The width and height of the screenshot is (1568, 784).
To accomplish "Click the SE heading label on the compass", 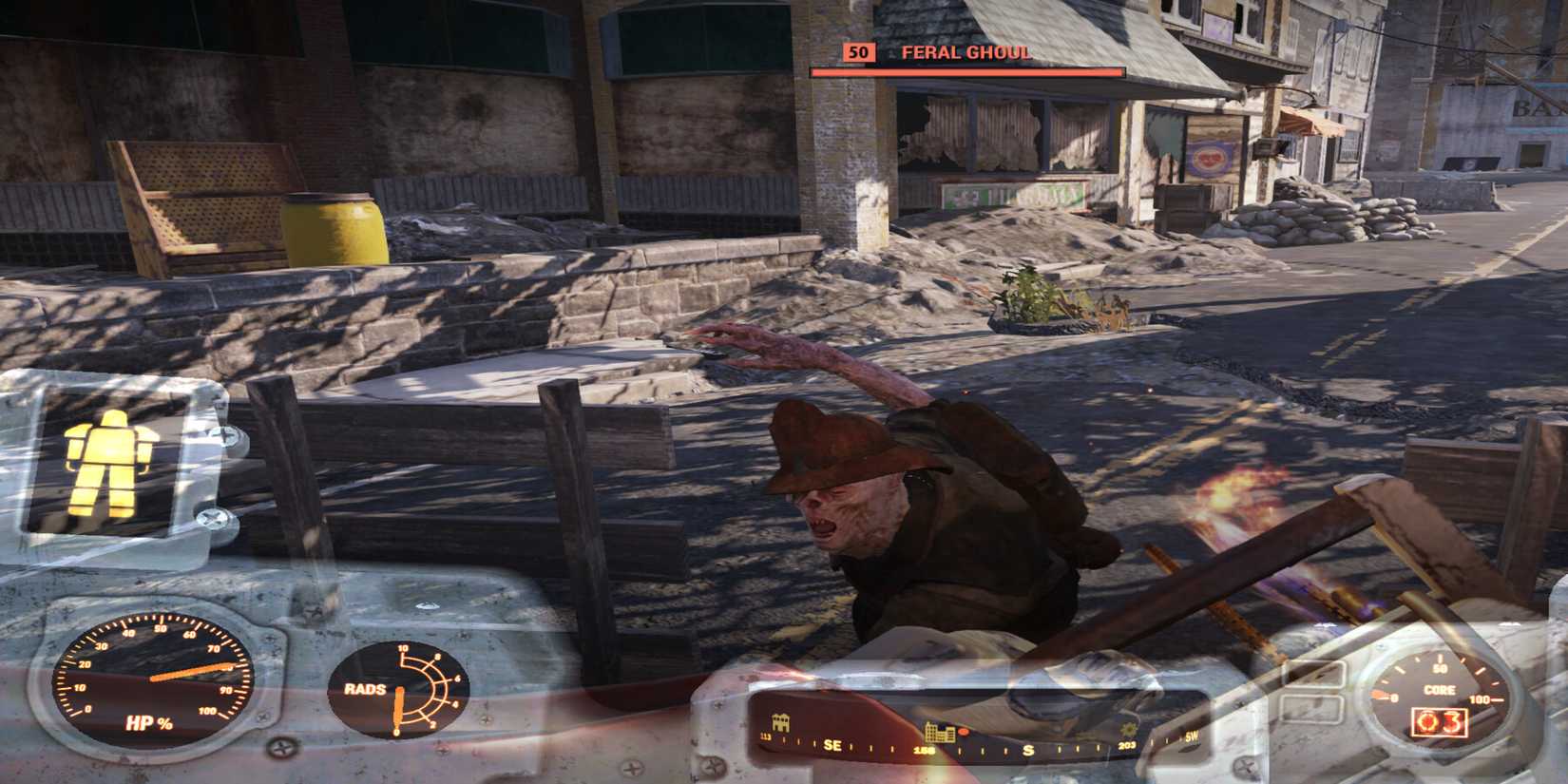I will 832,746.
